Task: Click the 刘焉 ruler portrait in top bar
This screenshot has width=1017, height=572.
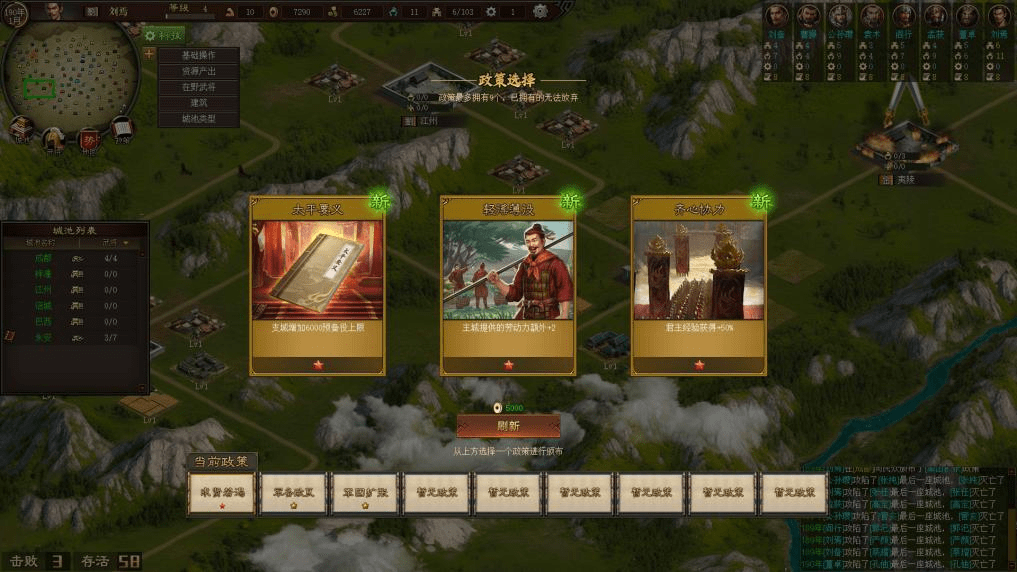Action: tap(53, 11)
